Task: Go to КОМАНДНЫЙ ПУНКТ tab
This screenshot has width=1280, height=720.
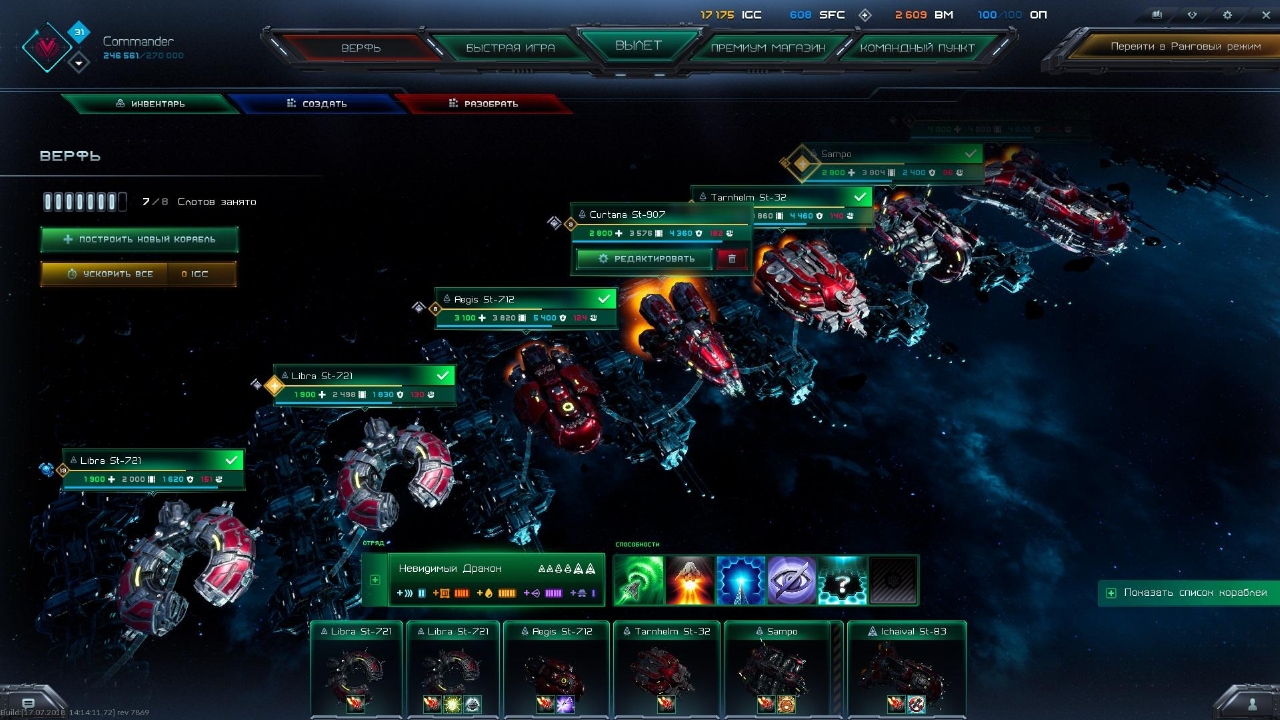Action: pos(918,48)
